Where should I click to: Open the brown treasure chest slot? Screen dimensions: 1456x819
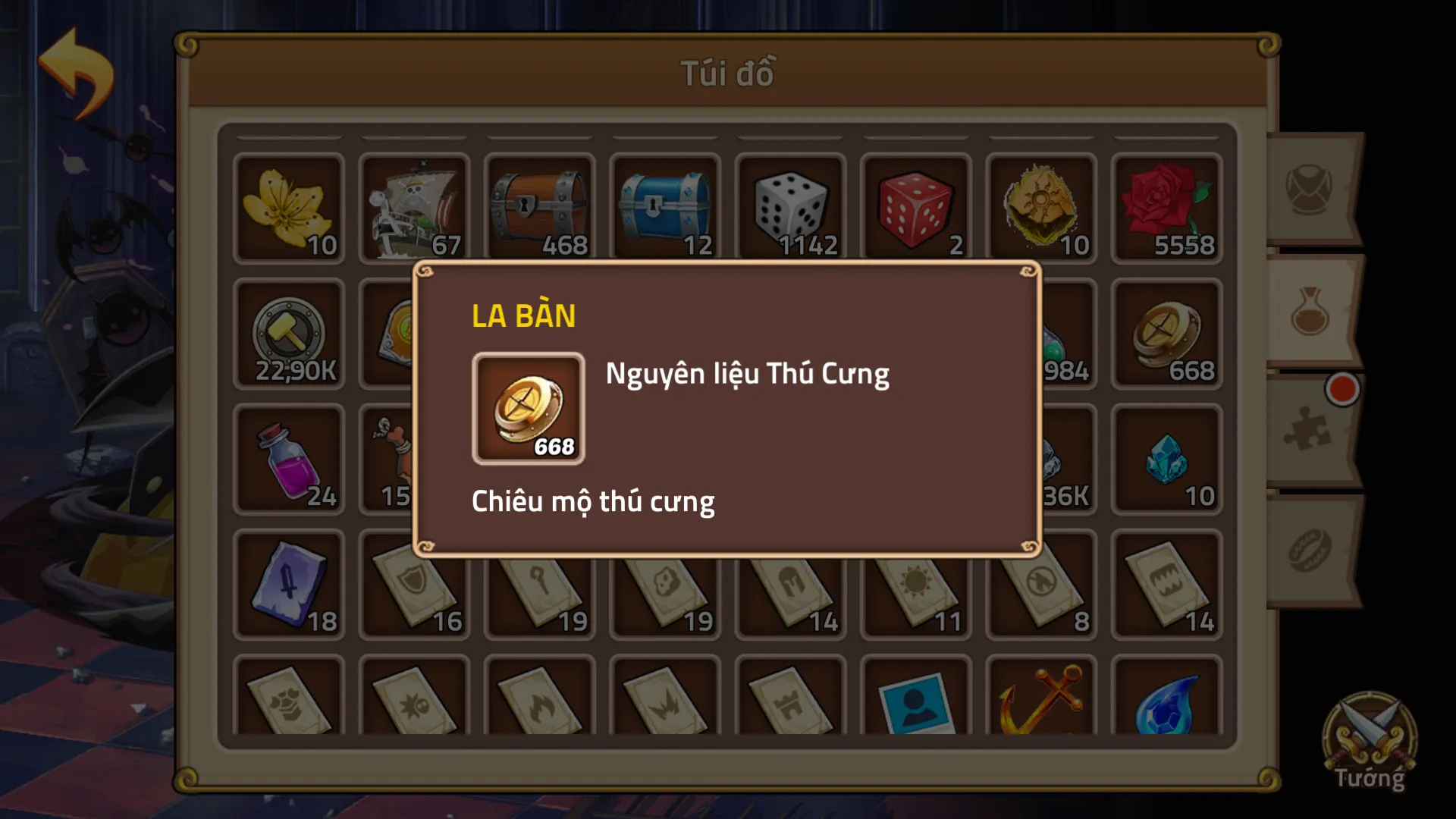539,209
